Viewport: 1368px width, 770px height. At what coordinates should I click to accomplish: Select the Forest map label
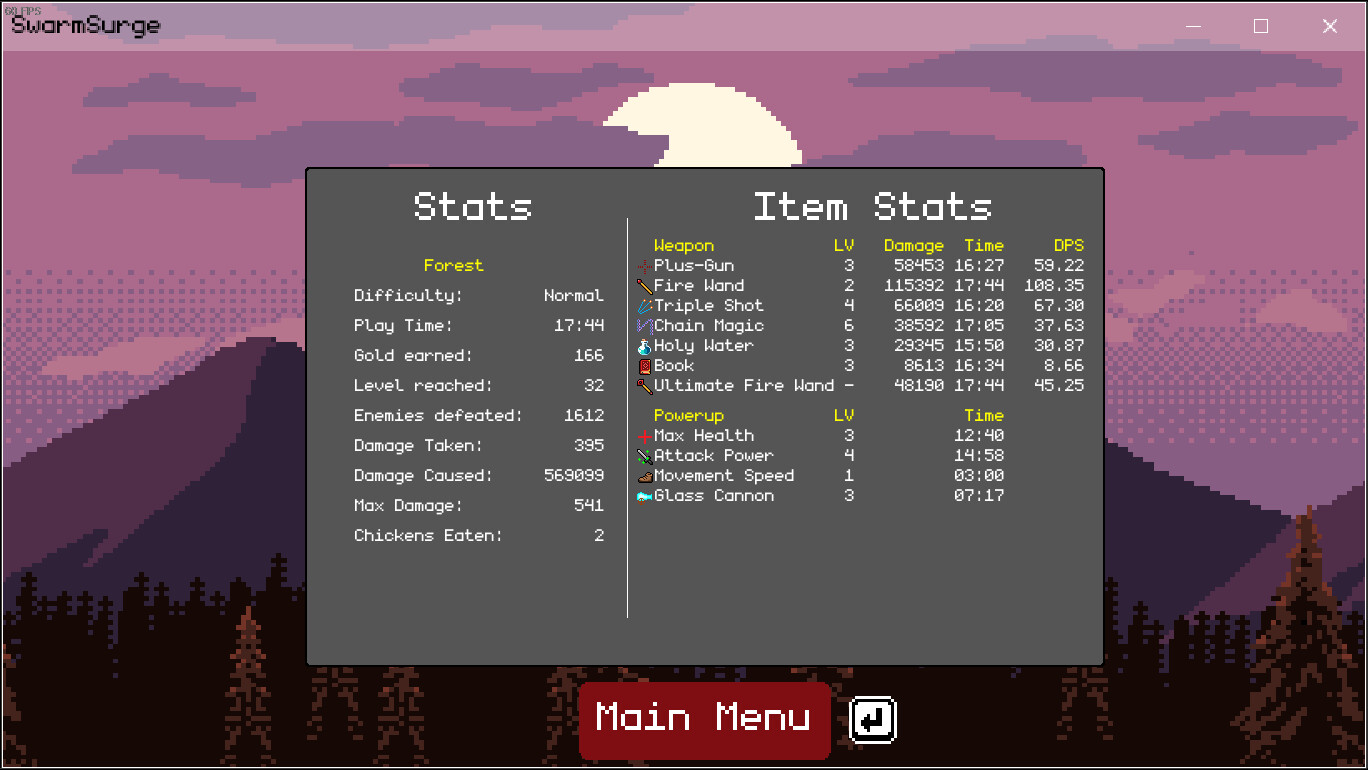pyautogui.click(x=453, y=265)
